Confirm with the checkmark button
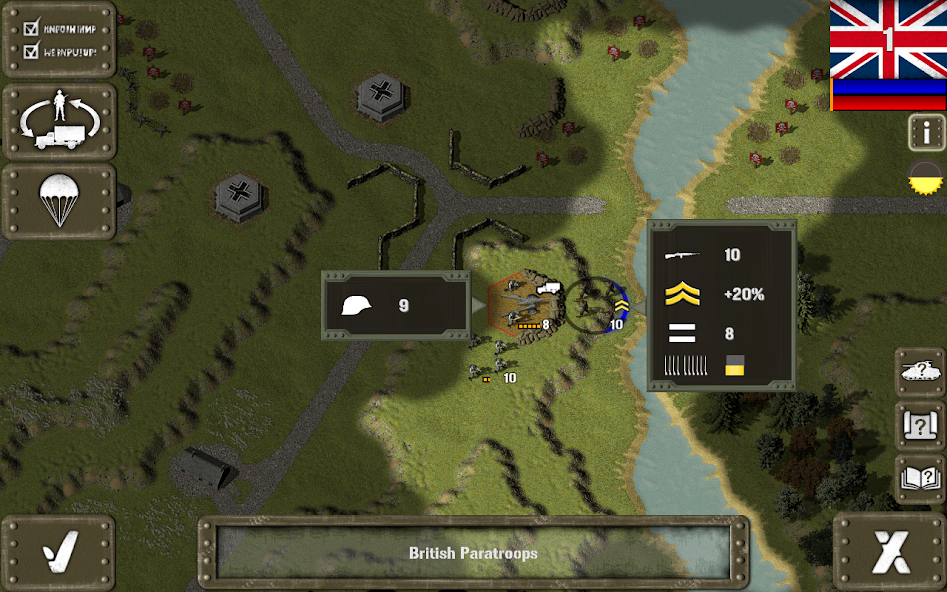The width and height of the screenshot is (947, 592). click(58, 552)
